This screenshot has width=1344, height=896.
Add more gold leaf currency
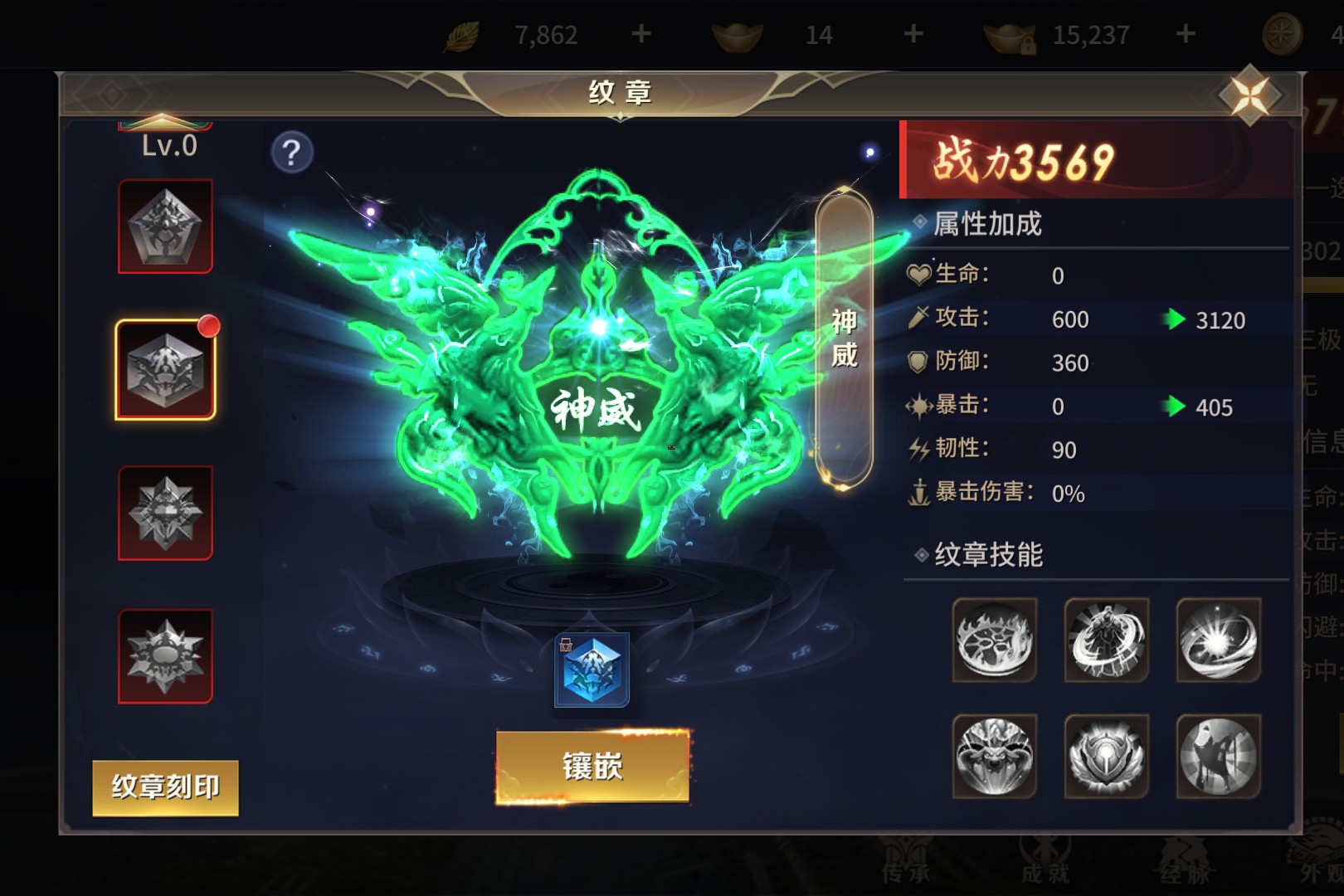[640, 34]
